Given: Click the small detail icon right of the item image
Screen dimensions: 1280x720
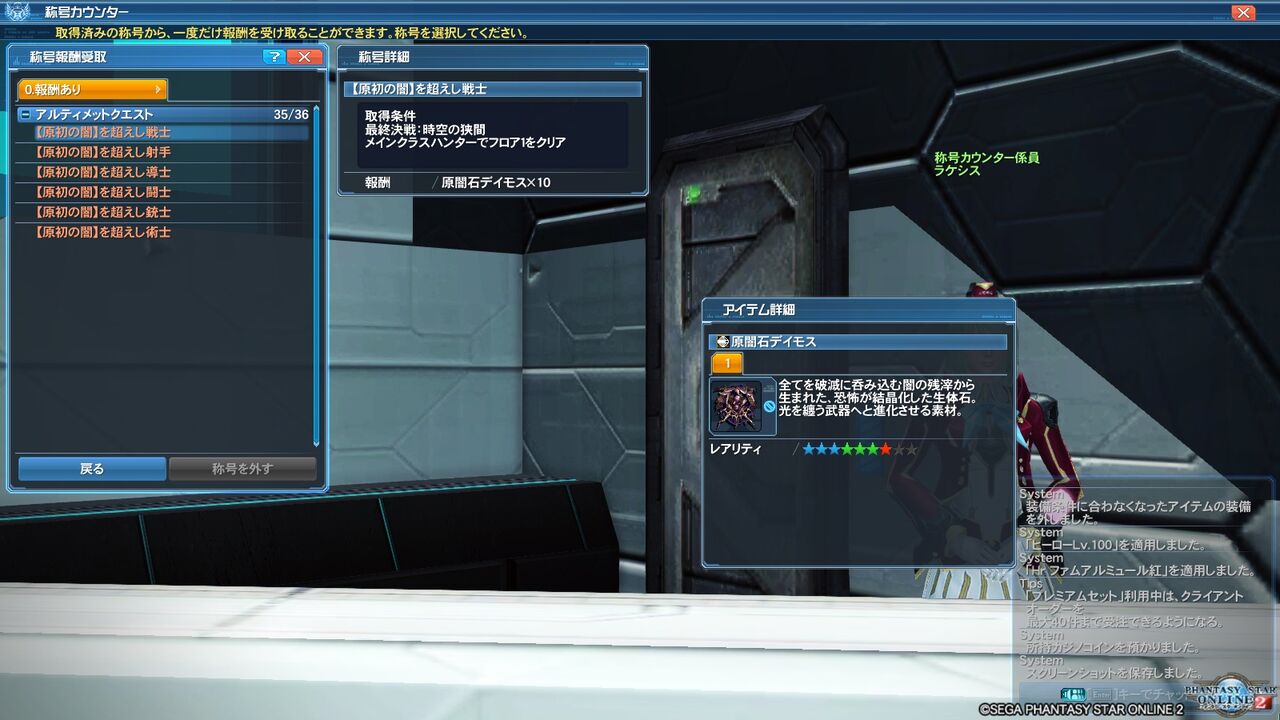Looking at the screenshot, I should click(768, 386).
